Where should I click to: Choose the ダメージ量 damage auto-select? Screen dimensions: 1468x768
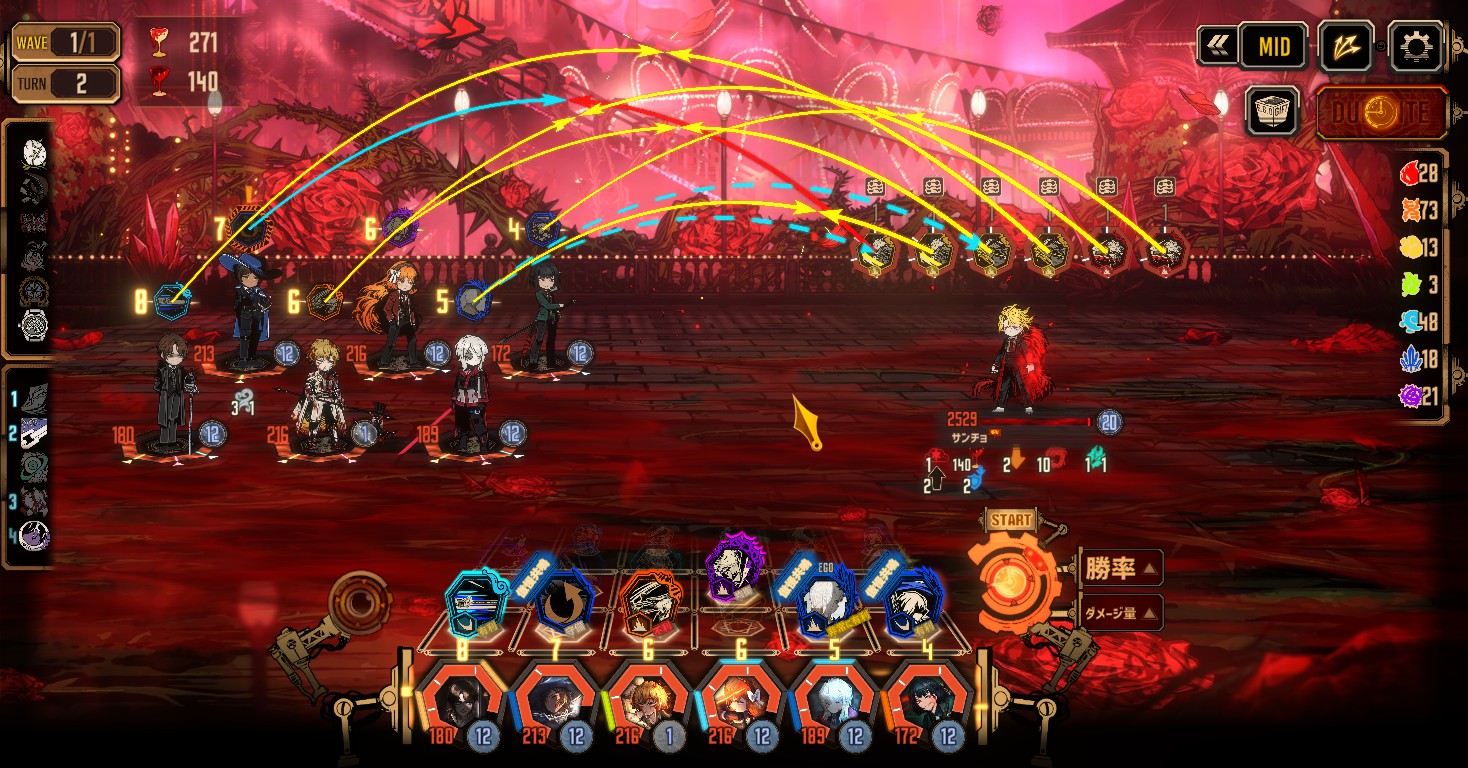(x=1122, y=612)
